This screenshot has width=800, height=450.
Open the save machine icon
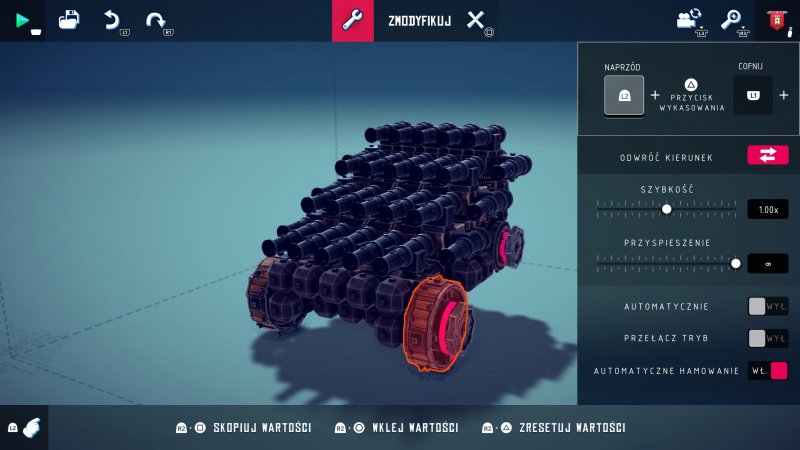coord(69,20)
